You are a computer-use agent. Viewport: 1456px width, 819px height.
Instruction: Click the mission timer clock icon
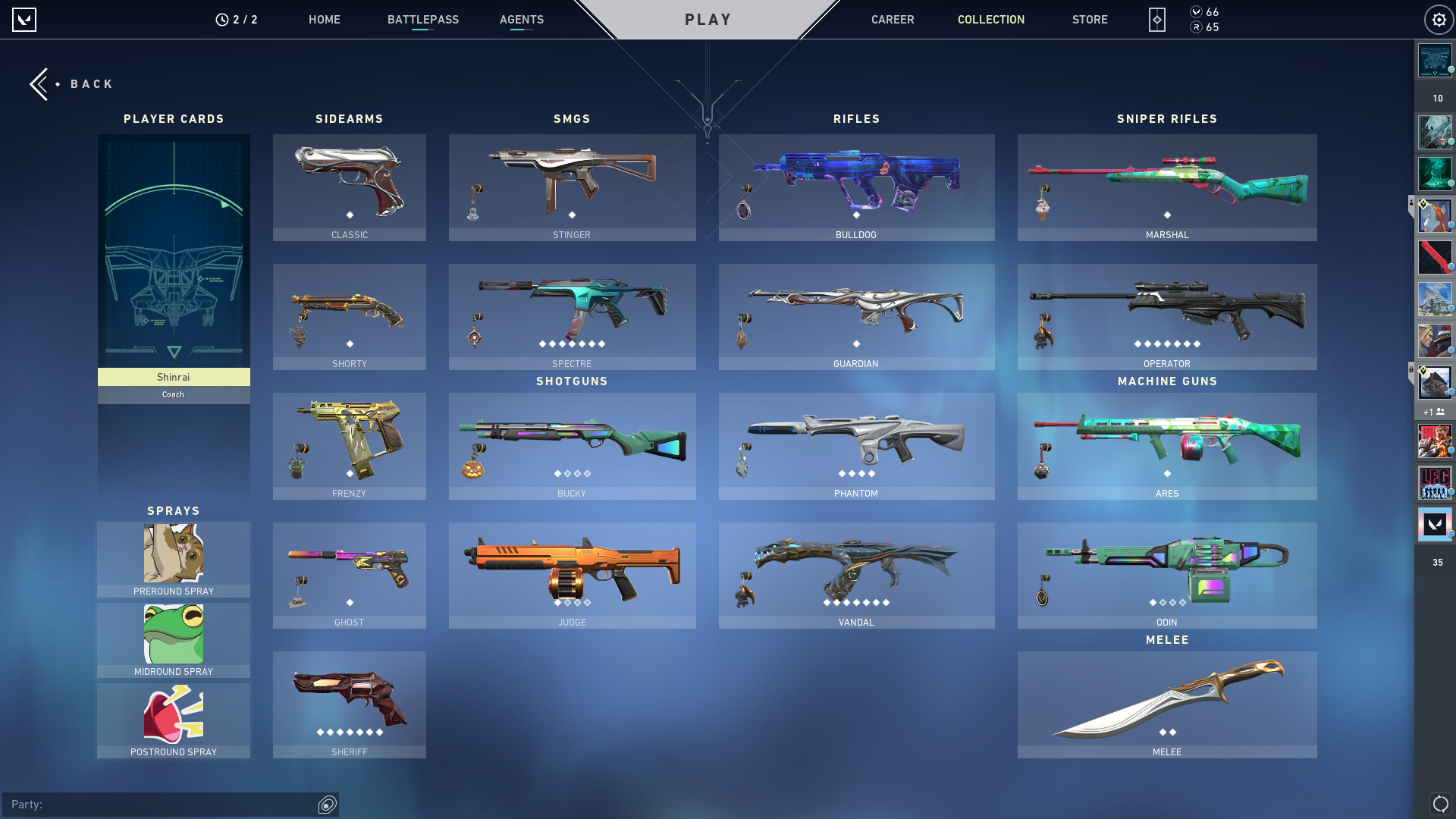(x=221, y=19)
